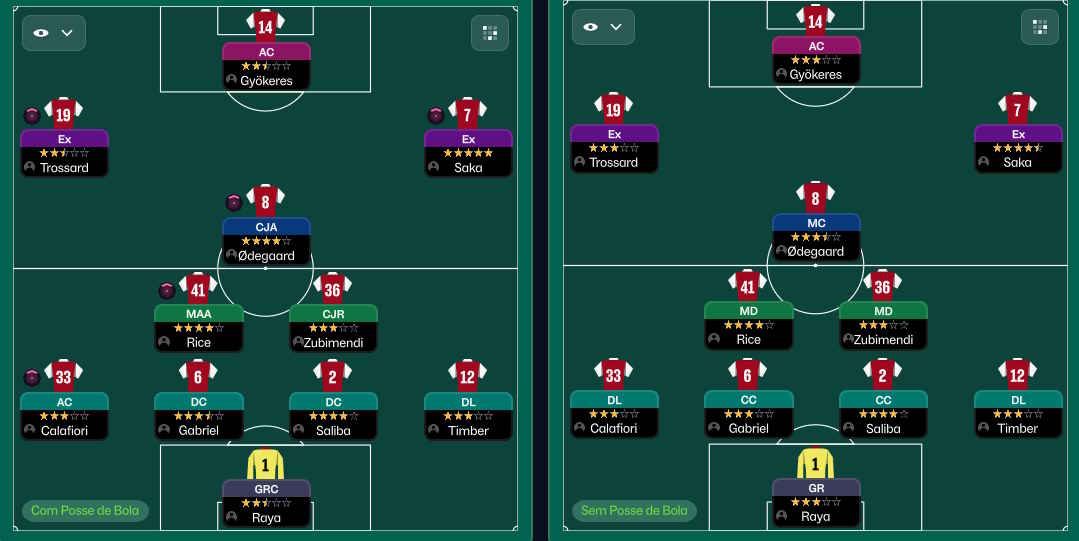Pick goalkeeper Raya's GR card

816,502
